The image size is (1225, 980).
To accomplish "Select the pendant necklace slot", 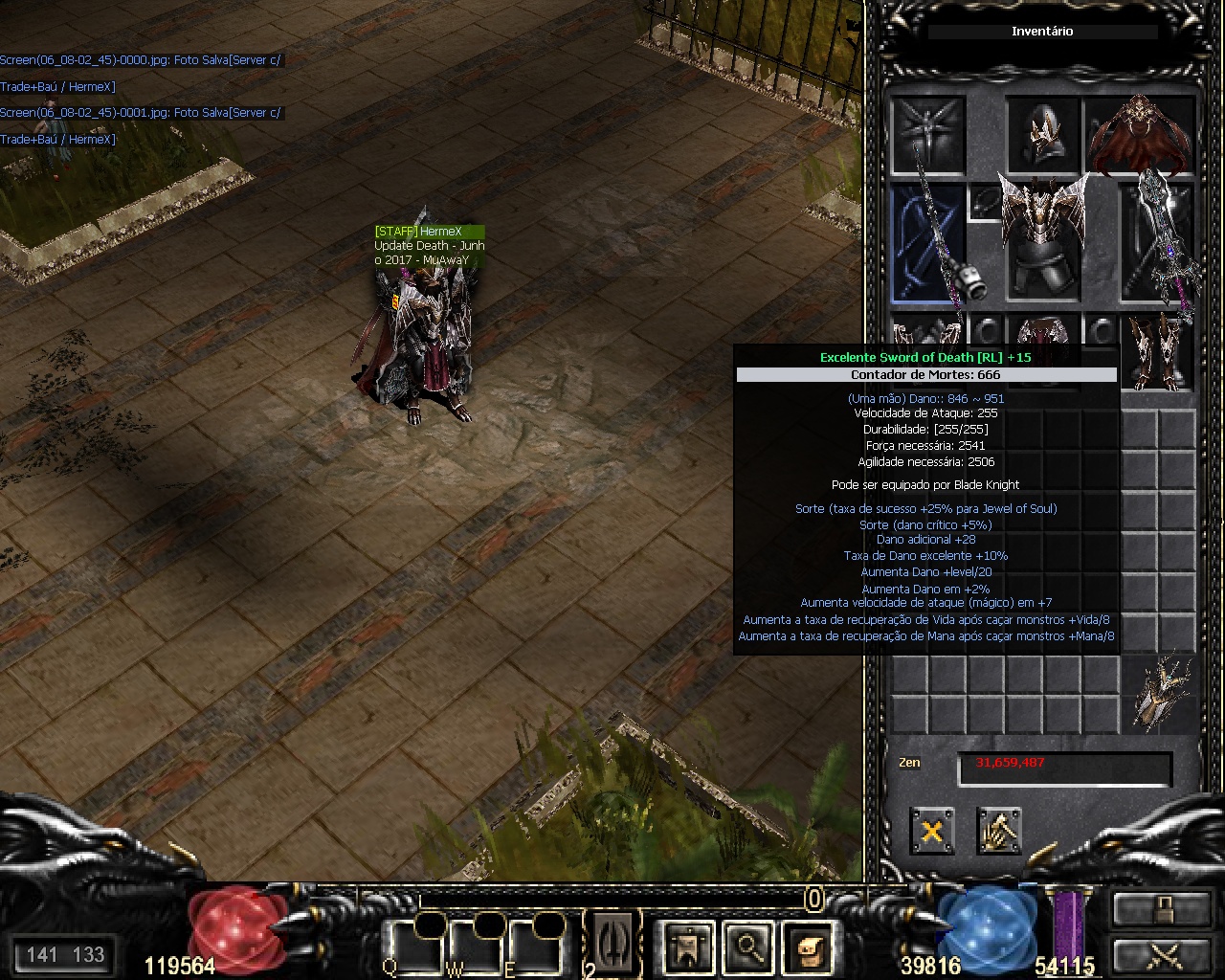I will [x=985, y=202].
